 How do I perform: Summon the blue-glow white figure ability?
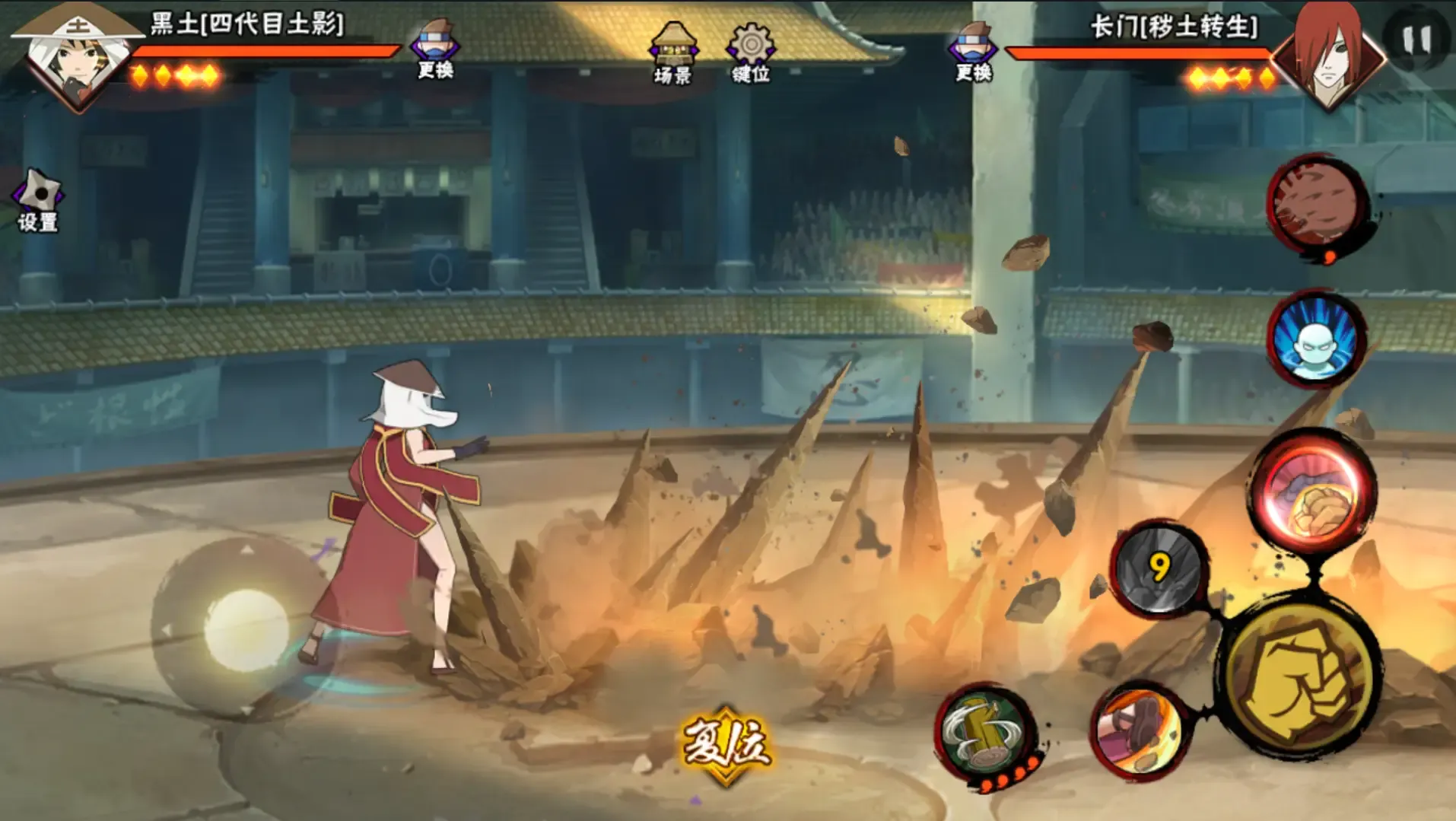click(x=1315, y=339)
